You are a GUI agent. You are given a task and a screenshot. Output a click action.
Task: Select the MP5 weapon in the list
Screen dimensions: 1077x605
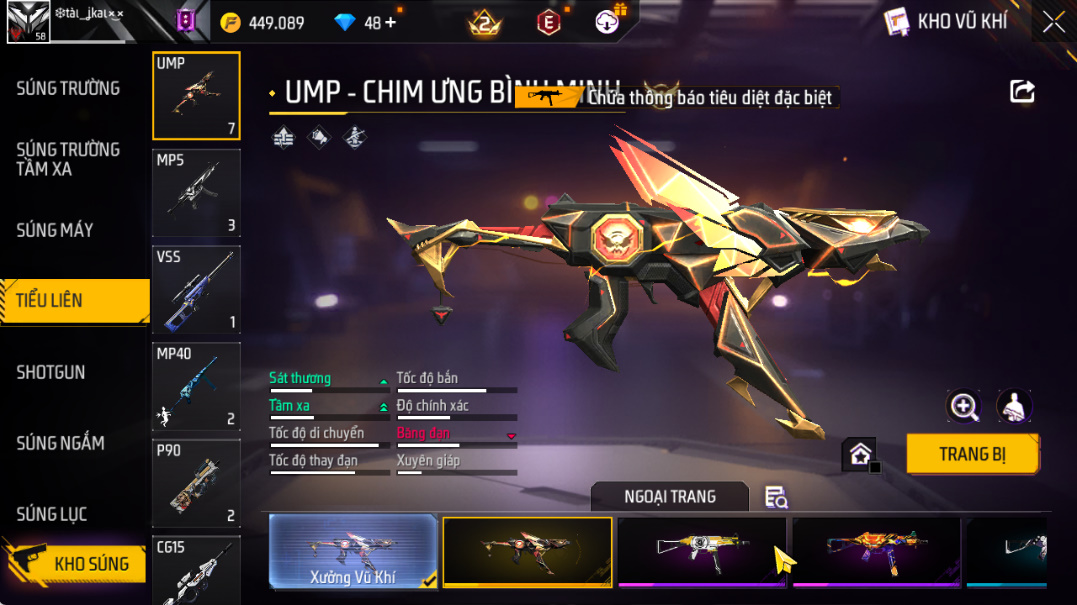click(196, 192)
